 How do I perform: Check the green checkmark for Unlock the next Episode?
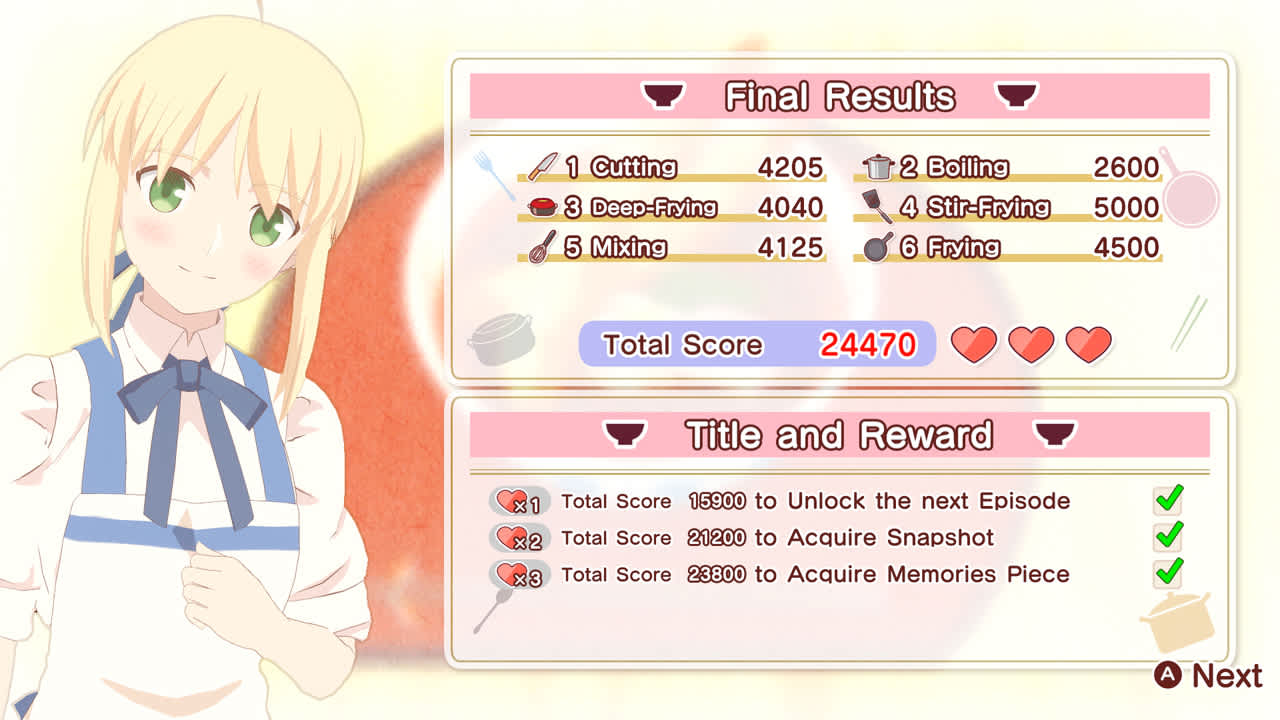[x=1167, y=500]
